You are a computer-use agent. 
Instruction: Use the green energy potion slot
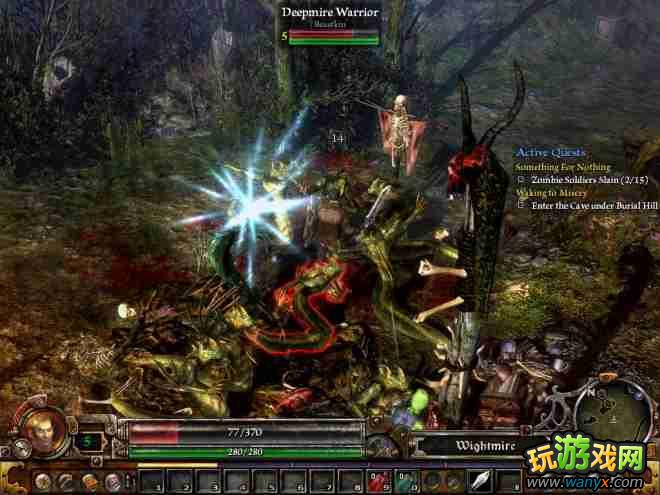point(407,480)
